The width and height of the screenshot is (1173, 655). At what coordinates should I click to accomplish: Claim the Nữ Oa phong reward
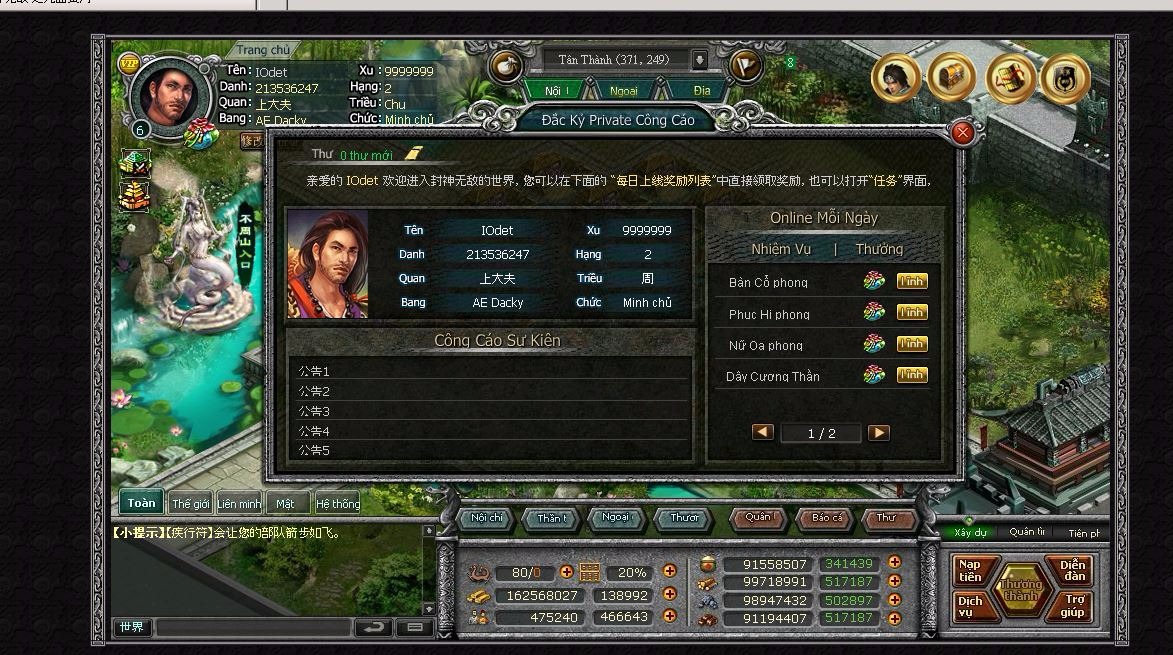pyautogui.click(x=911, y=344)
